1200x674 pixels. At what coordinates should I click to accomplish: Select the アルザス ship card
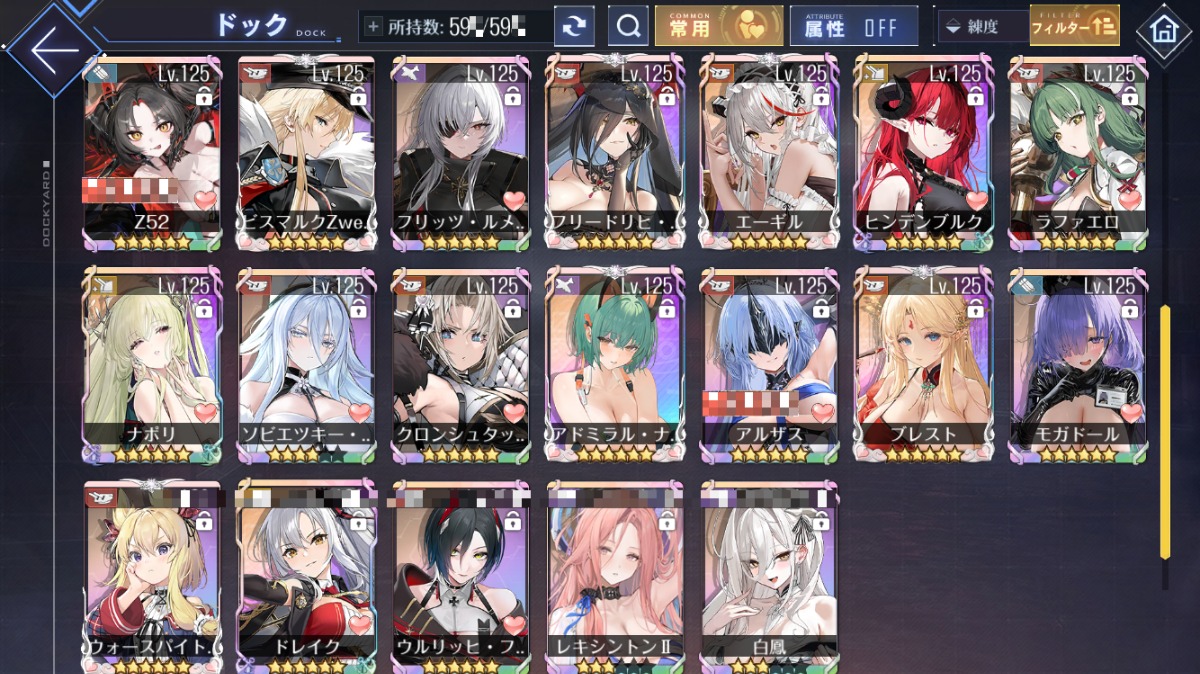769,362
